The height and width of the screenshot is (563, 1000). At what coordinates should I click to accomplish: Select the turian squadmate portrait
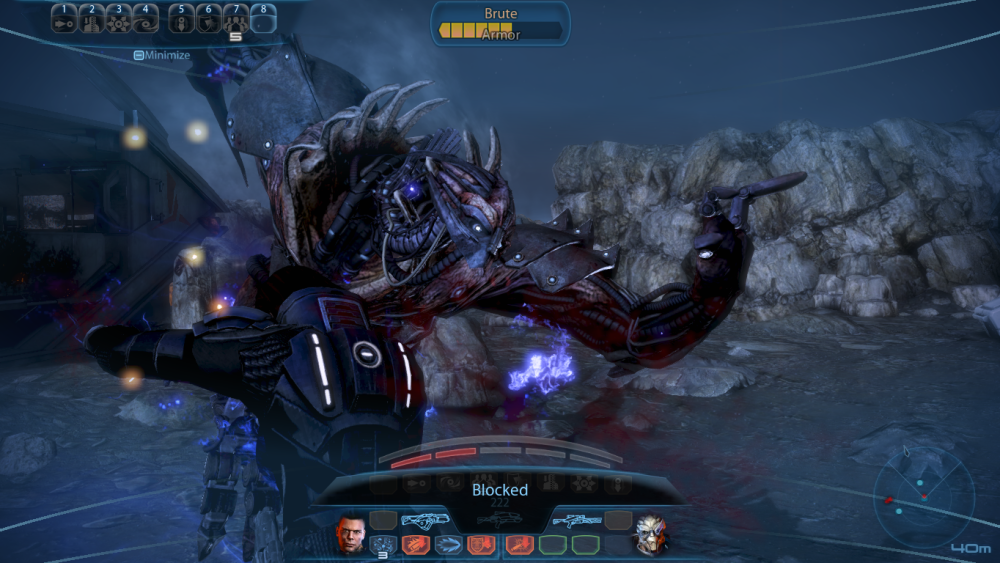point(651,534)
